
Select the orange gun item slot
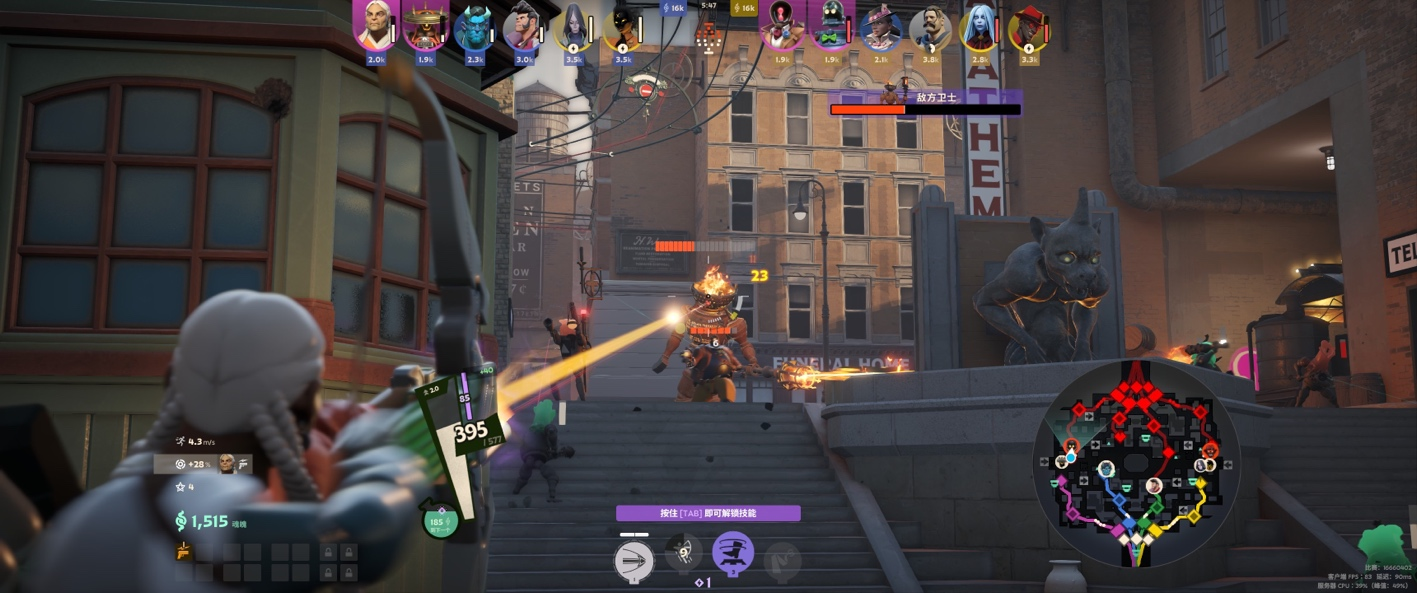[x=184, y=551]
